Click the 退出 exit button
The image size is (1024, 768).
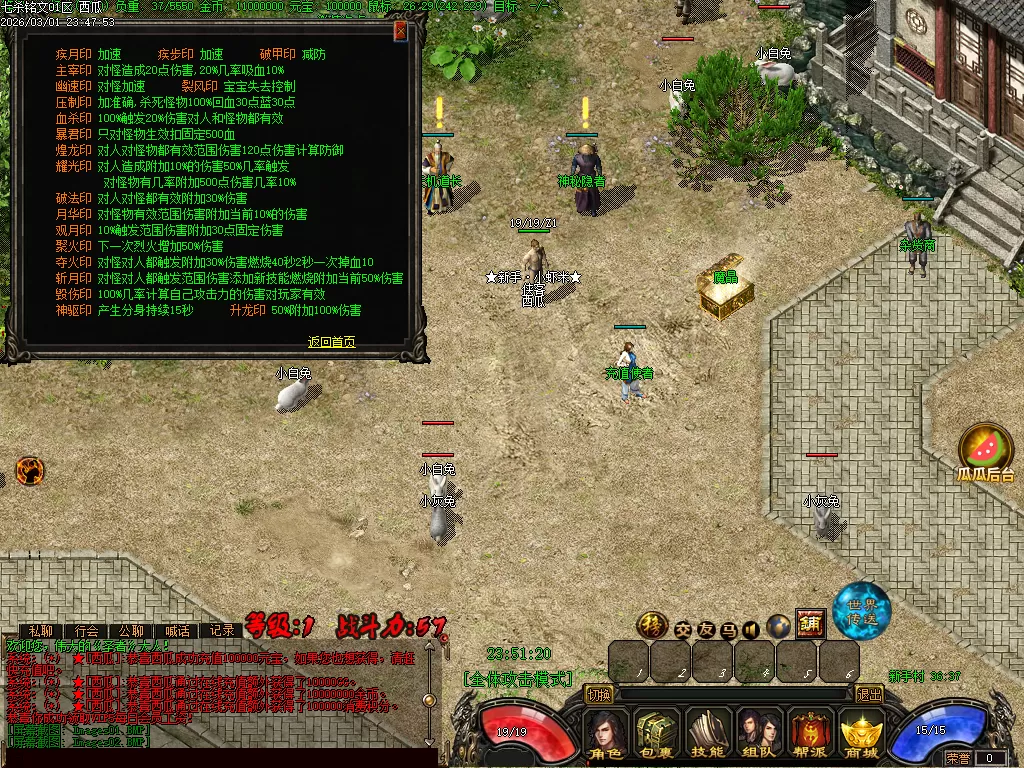point(870,694)
